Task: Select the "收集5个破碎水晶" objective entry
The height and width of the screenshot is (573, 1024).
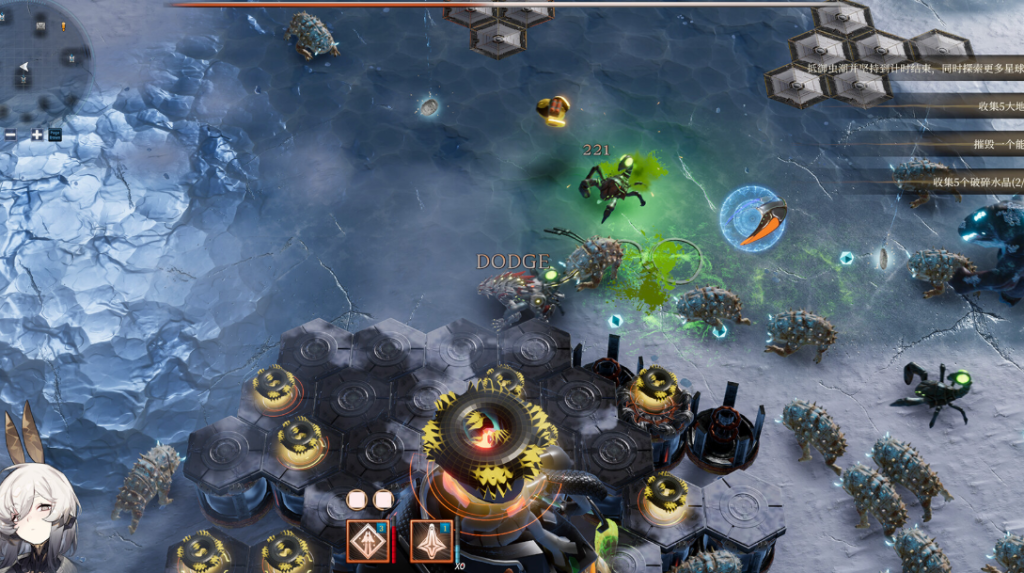Action: [x=975, y=182]
